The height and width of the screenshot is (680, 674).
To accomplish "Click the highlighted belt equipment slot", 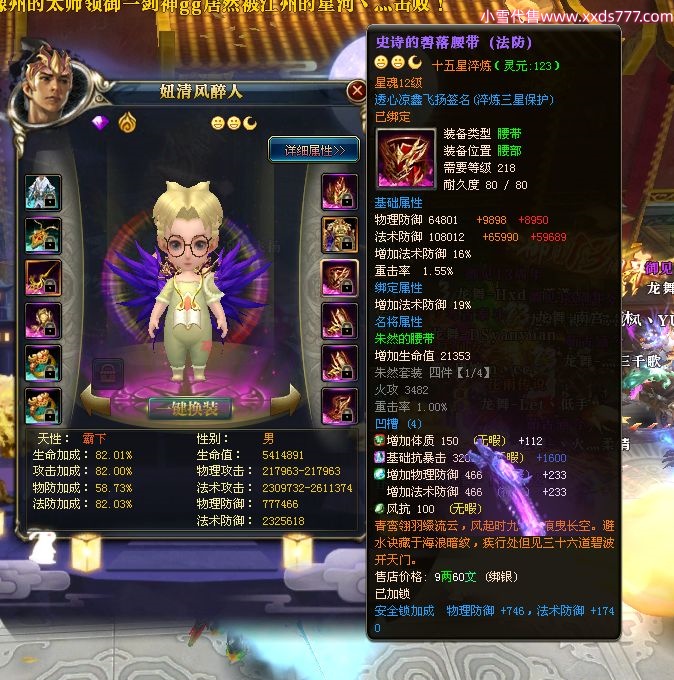I will [x=339, y=278].
